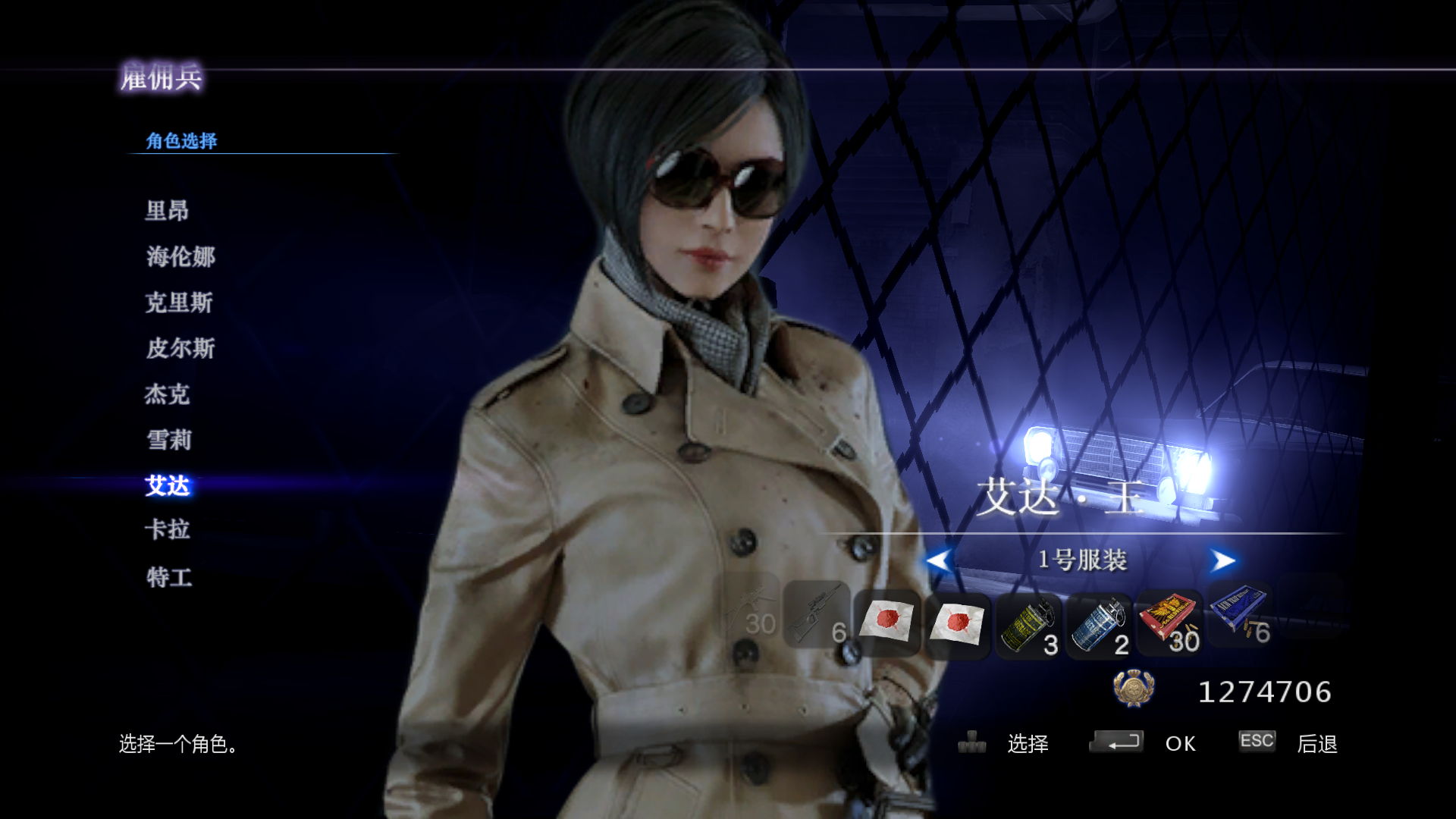
Task: Select 雪莉 from the list
Action: [168, 440]
